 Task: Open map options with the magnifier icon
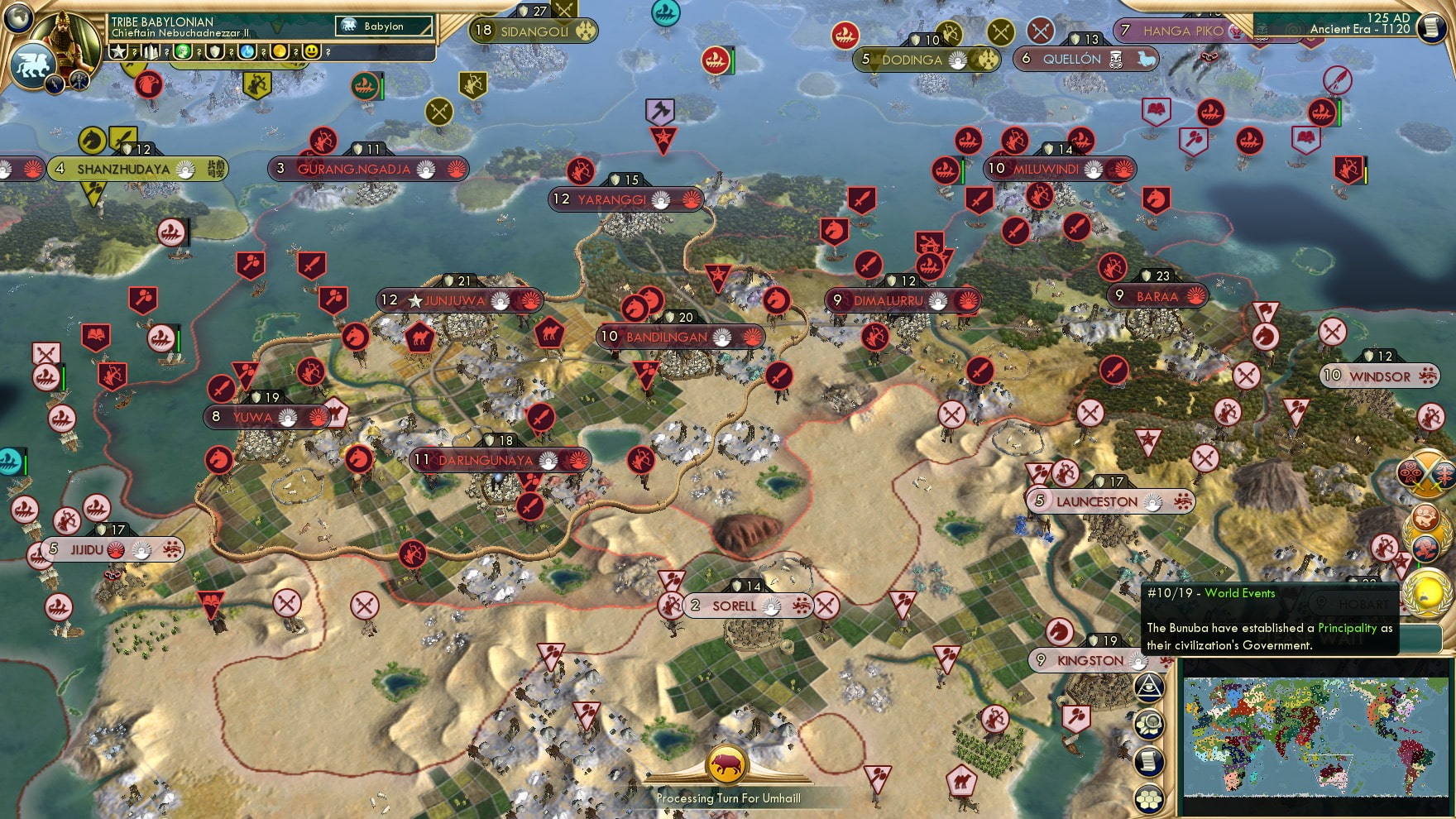point(1150,724)
